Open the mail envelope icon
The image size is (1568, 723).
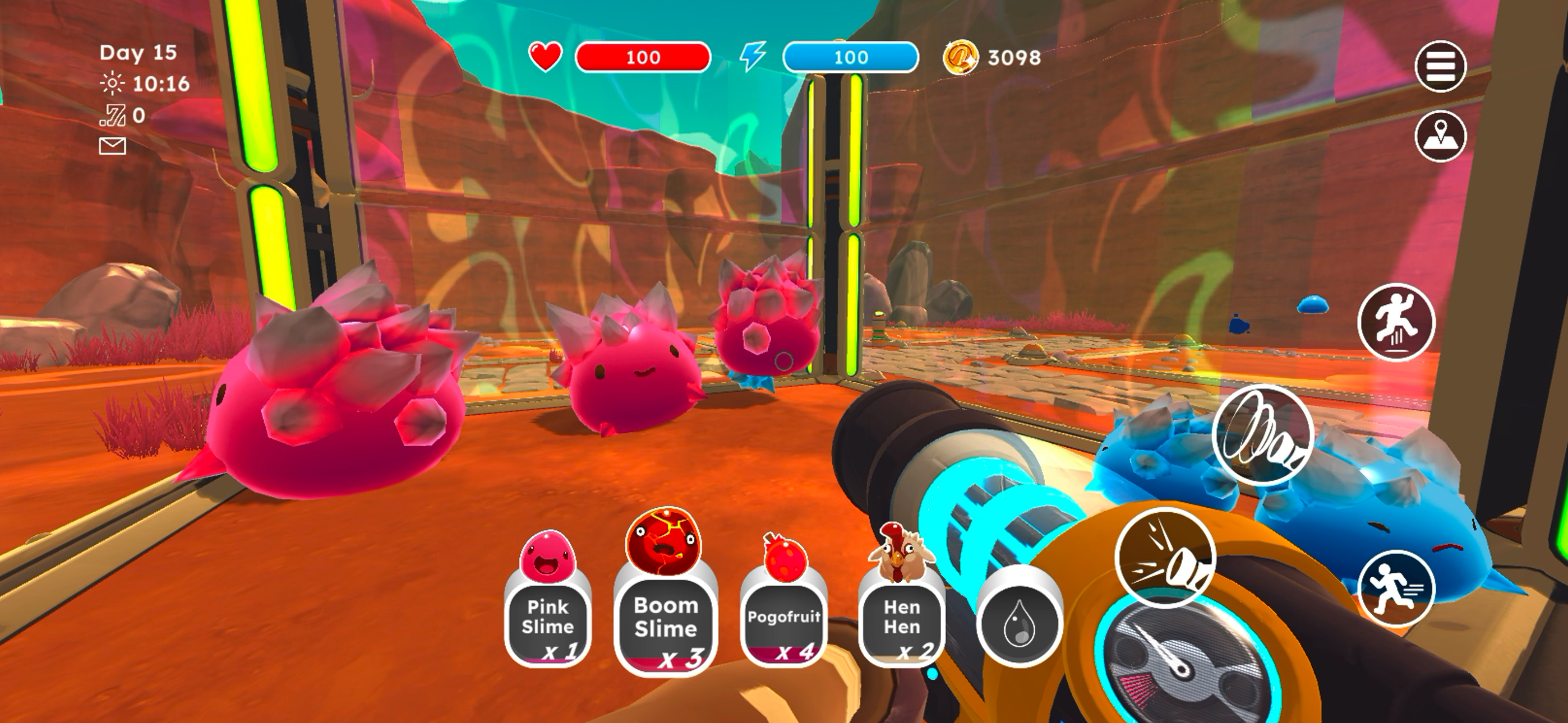[113, 146]
